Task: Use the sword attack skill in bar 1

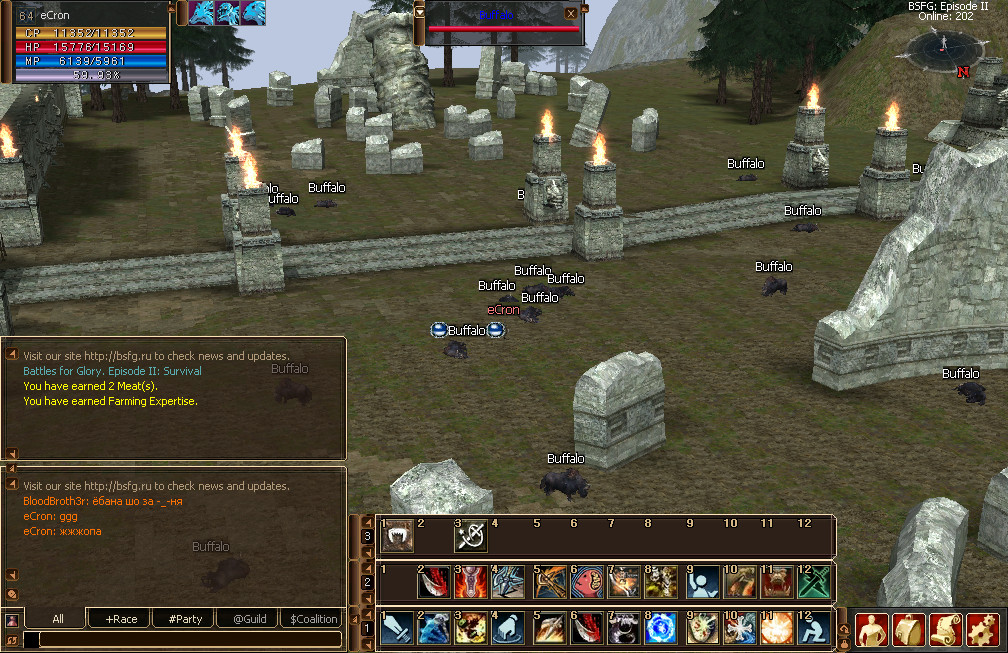Action: (397, 628)
